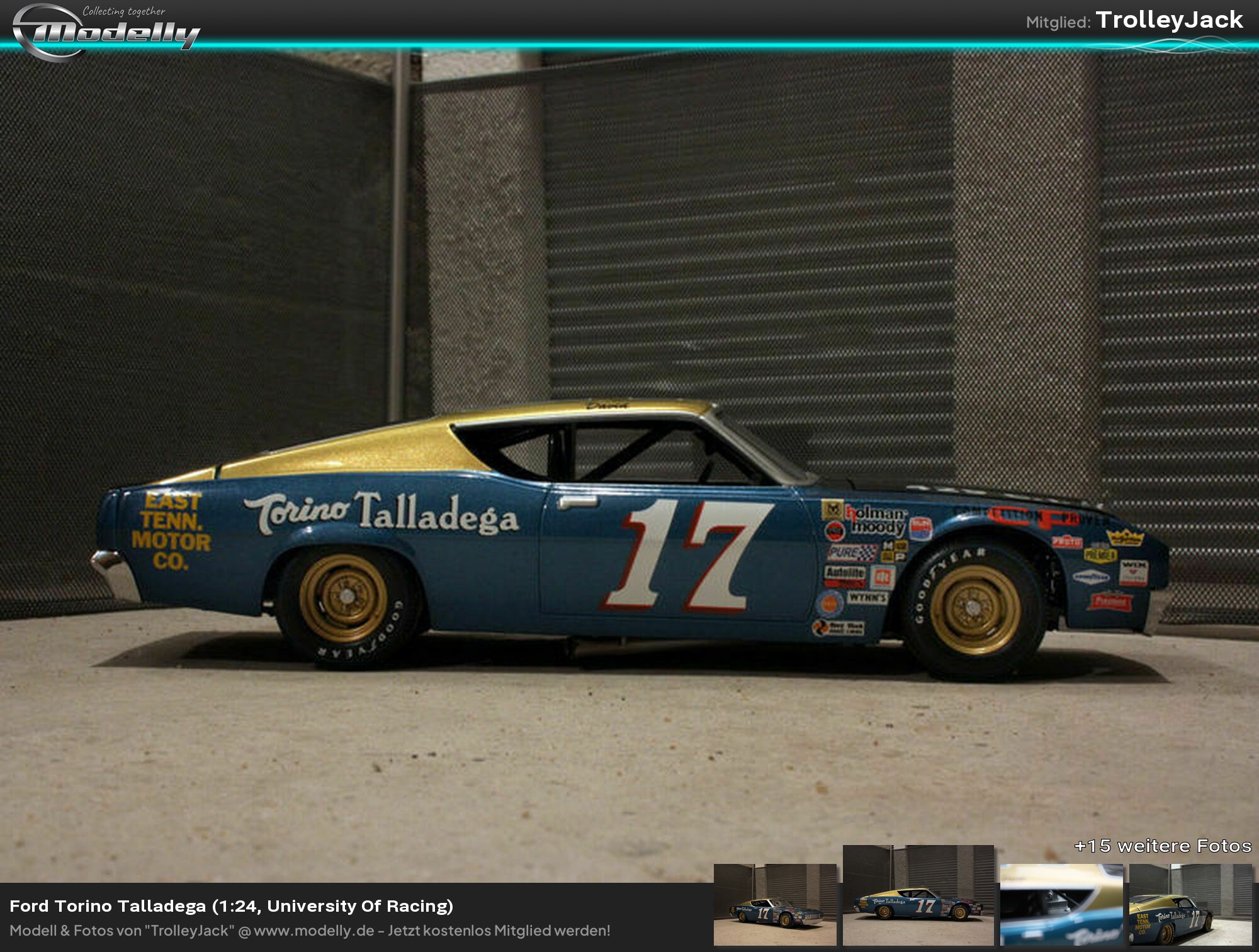Click the Ford Torino Talladega model title
The height and width of the screenshot is (952, 1259).
[232, 906]
